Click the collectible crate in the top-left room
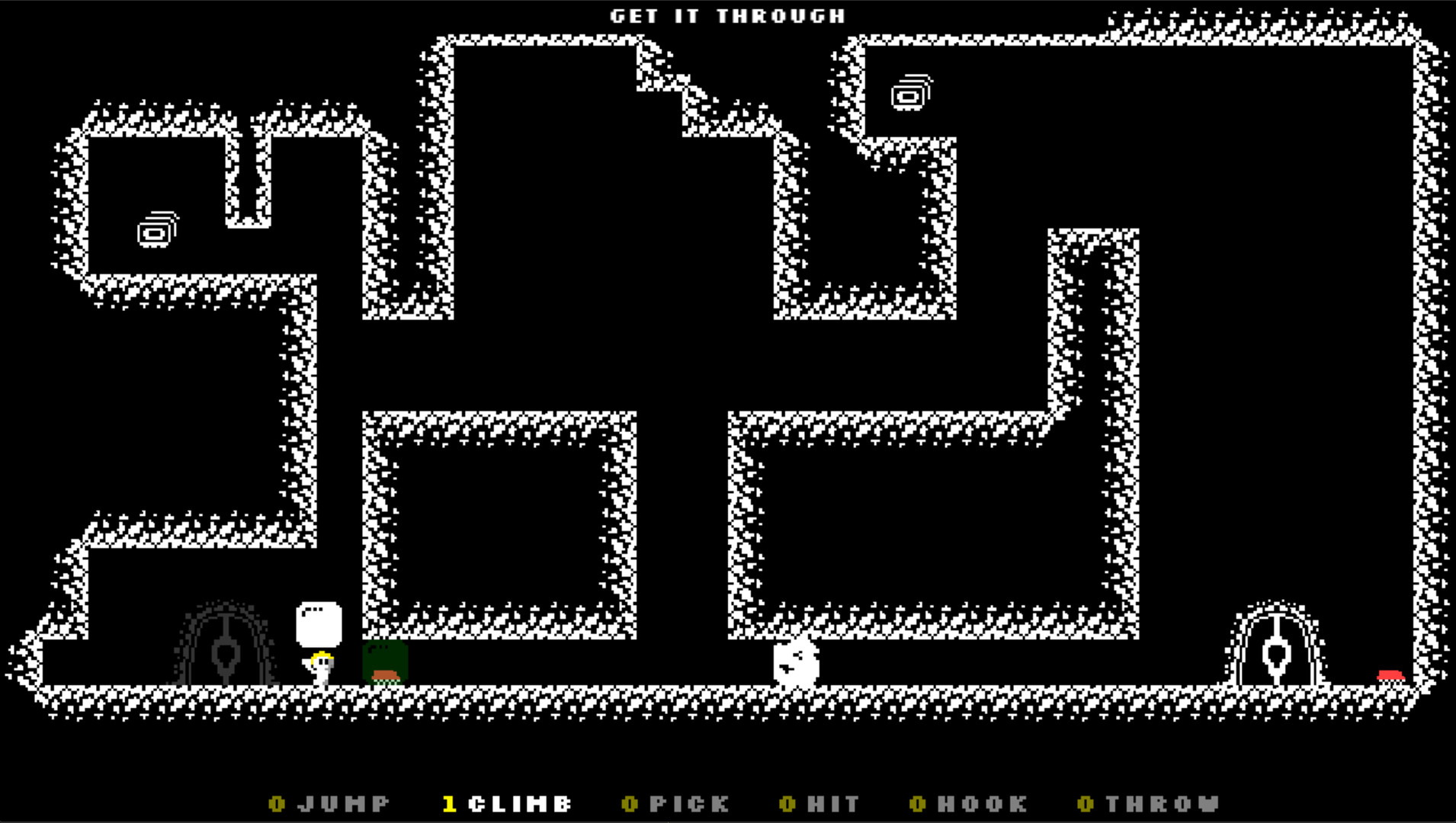The width and height of the screenshot is (1456, 823). tap(156, 231)
